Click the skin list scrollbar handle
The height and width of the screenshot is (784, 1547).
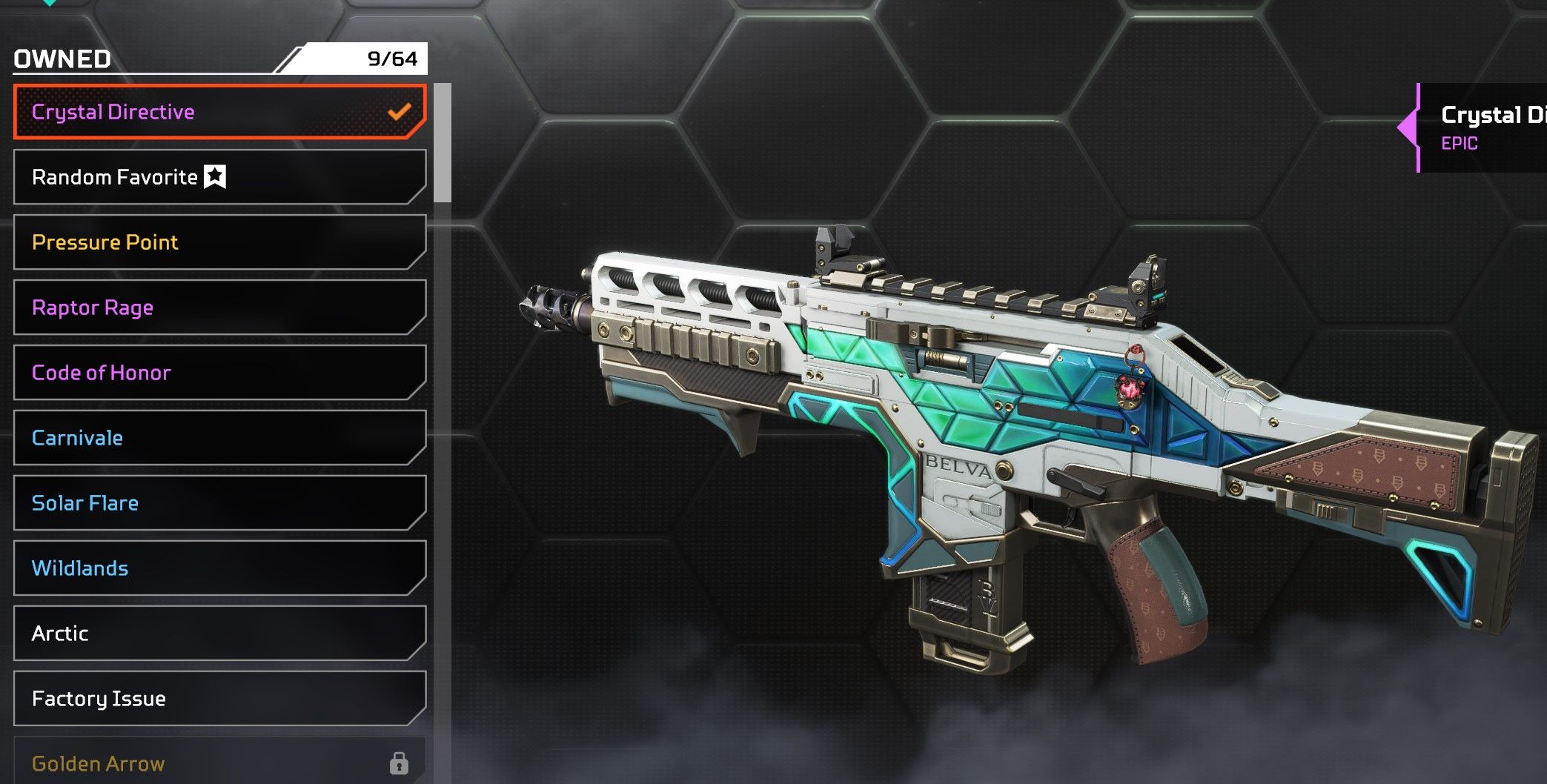click(443, 142)
